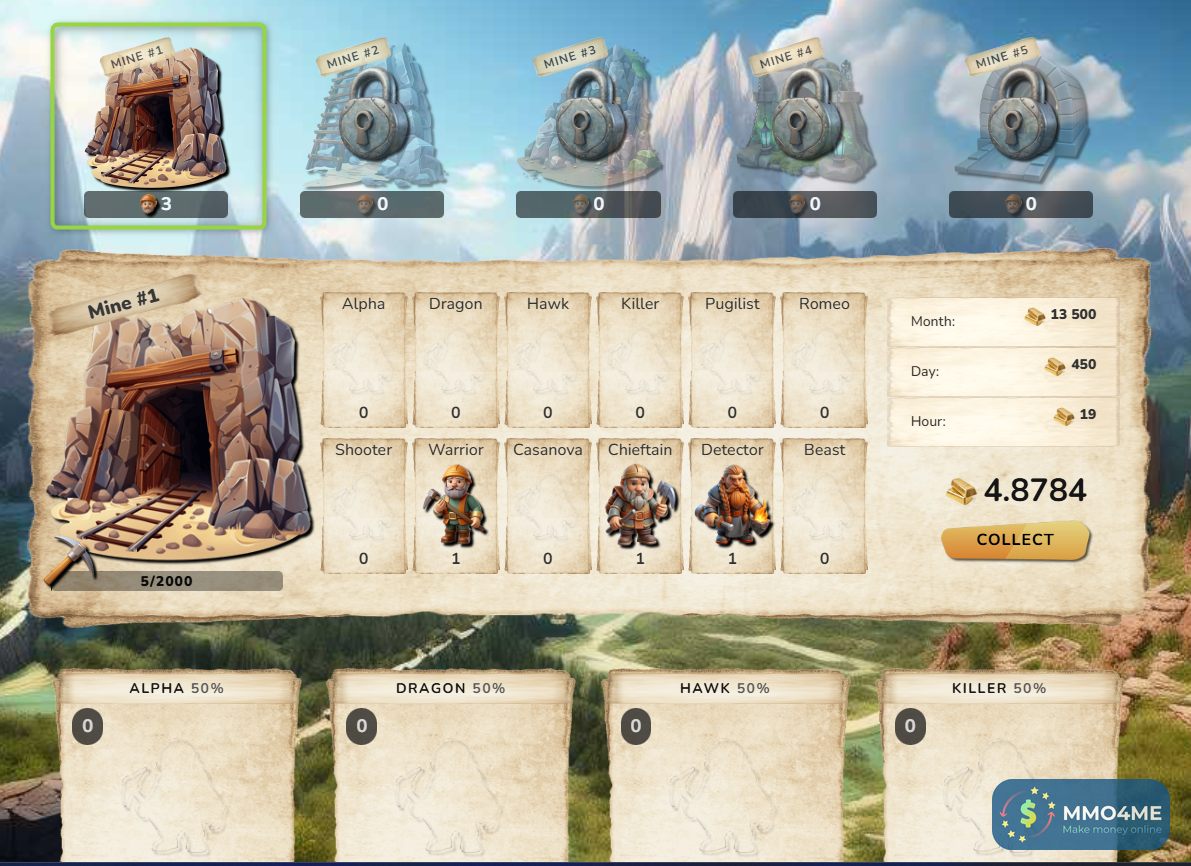Screen dimensions: 1191x866
Task: Click the empty Shooter miner slot
Action: tap(364, 506)
